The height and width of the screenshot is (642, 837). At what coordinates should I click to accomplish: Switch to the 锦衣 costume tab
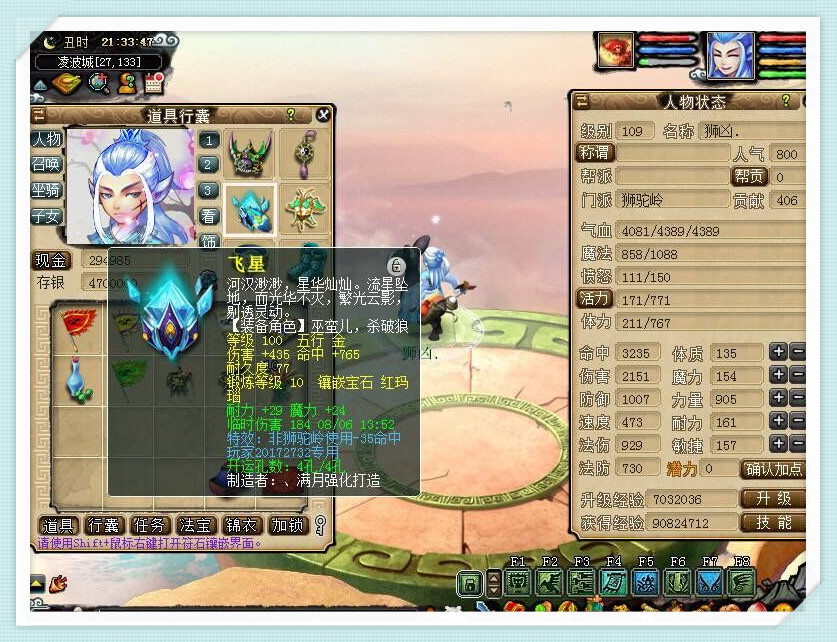pos(242,525)
